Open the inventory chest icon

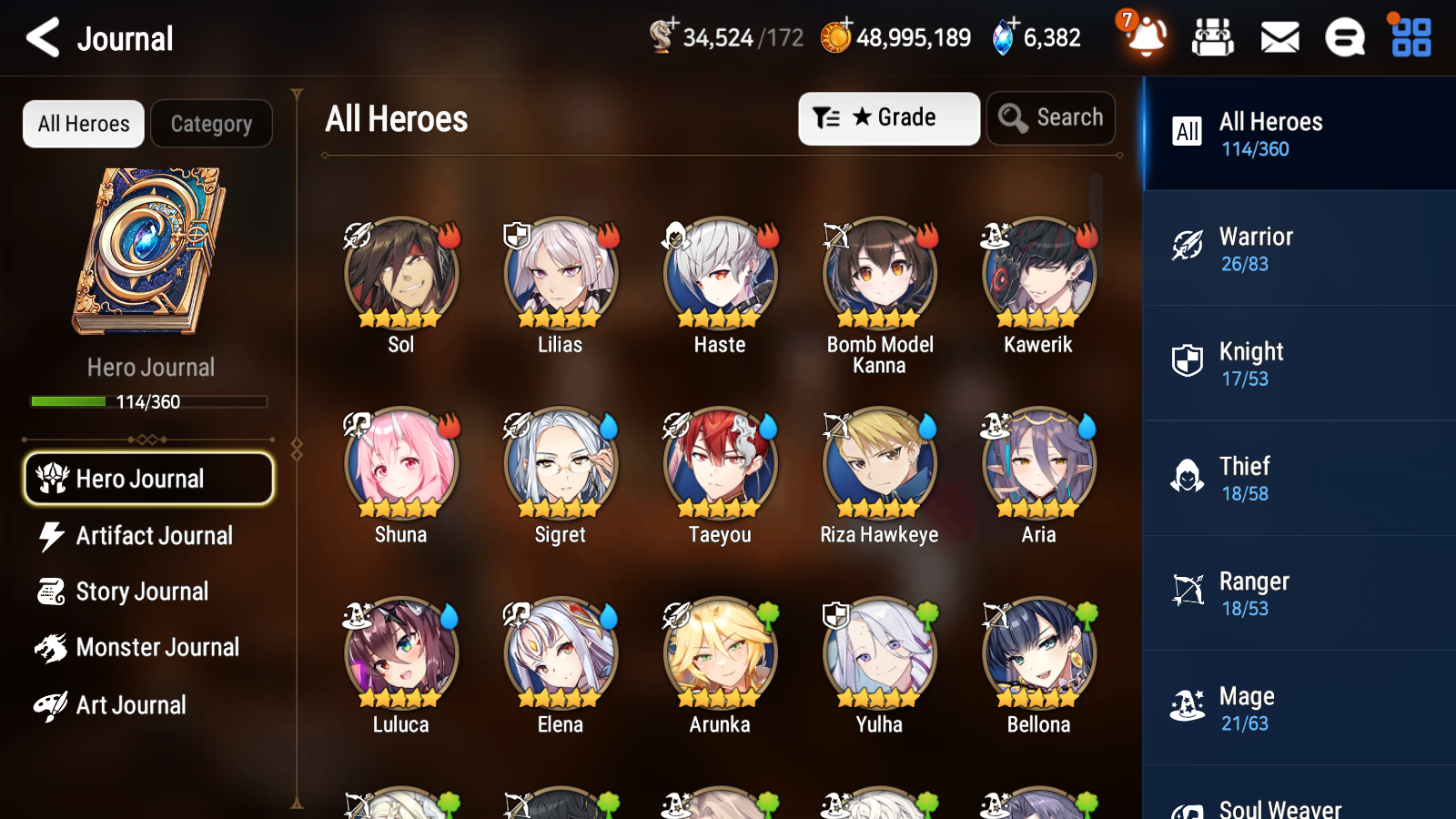[x=1213, y=38]
